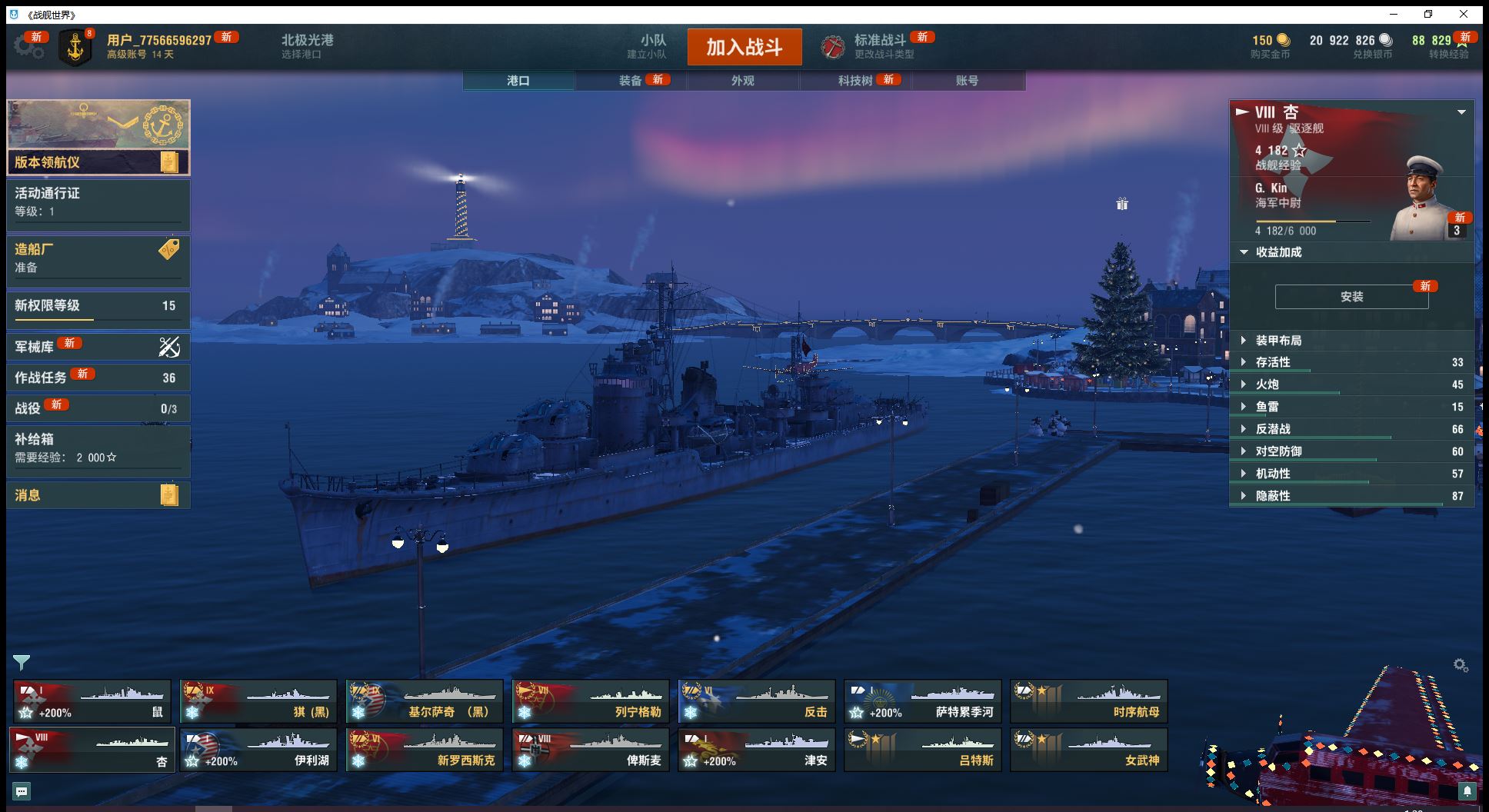
Task: Switch to the 账号 tab
Action: click(967, 81)
